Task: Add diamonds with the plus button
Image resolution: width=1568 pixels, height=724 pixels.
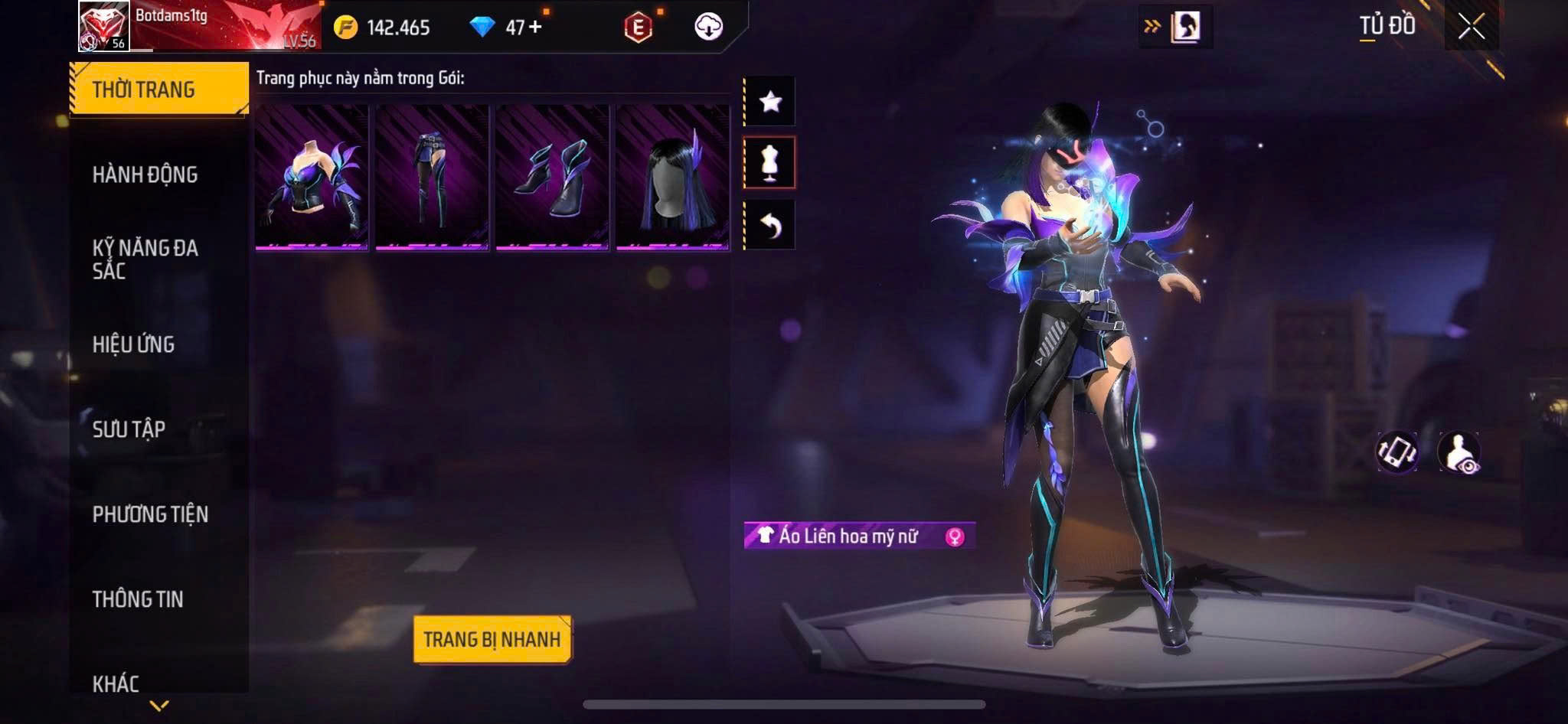Action: 535,27
